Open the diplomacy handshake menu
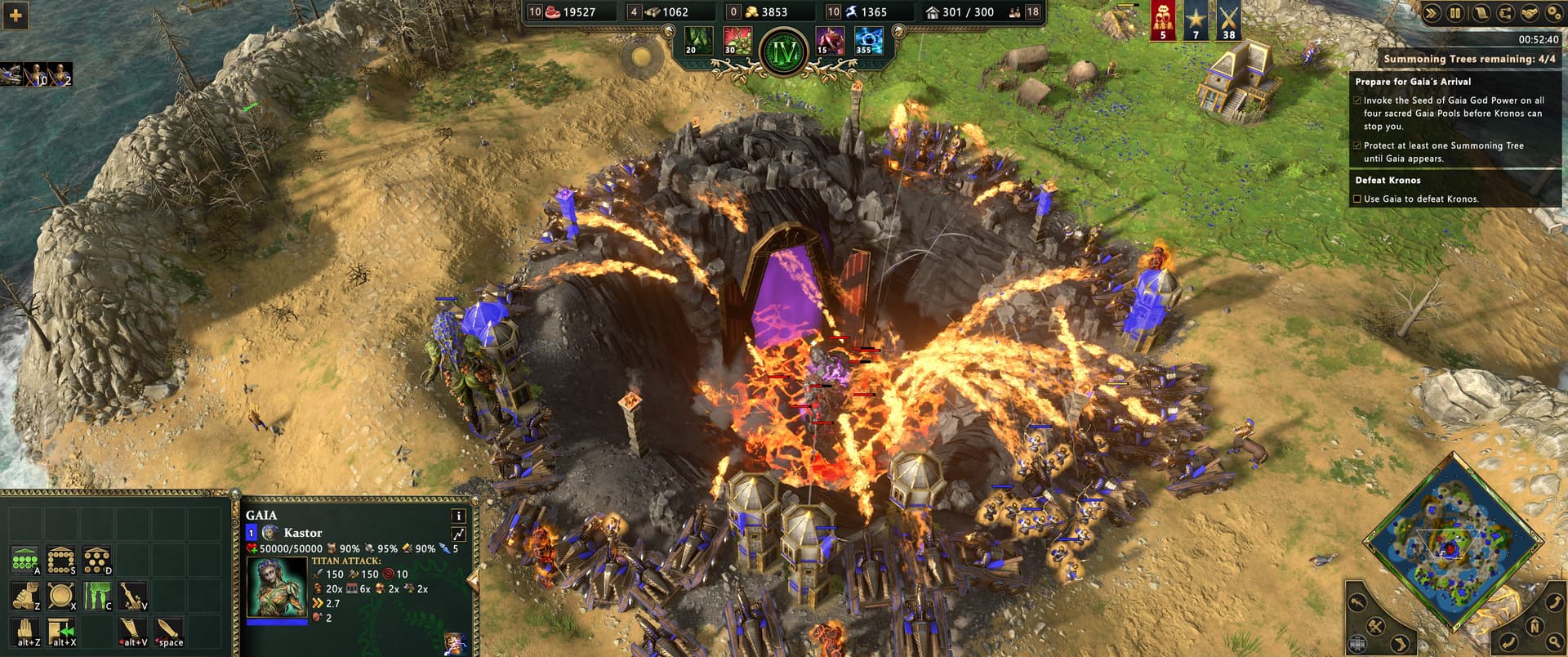The height and width of the screenshot is (657, 1568). tap(1530, 13)
